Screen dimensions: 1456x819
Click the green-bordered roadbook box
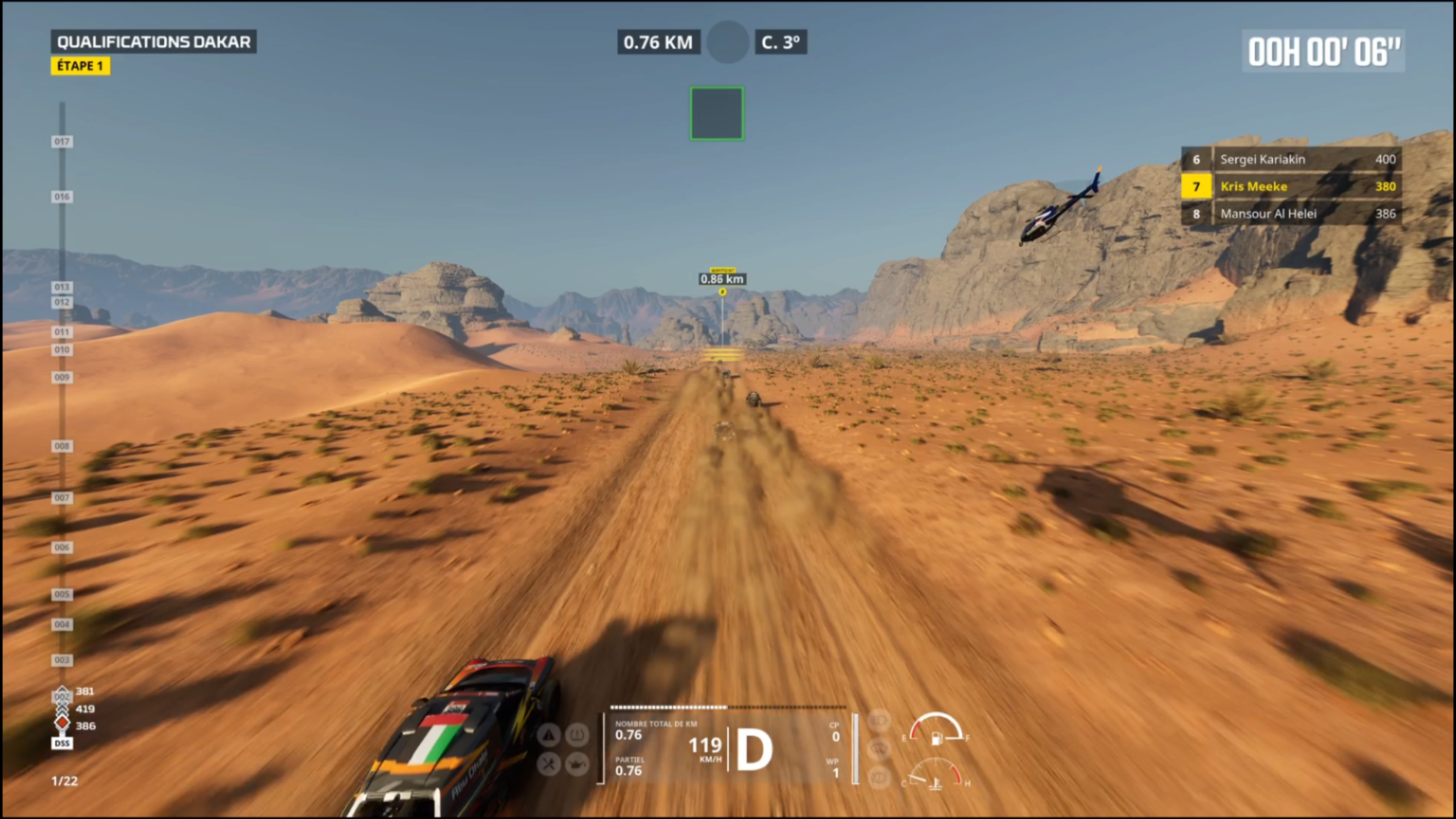[x=717, y=113]
